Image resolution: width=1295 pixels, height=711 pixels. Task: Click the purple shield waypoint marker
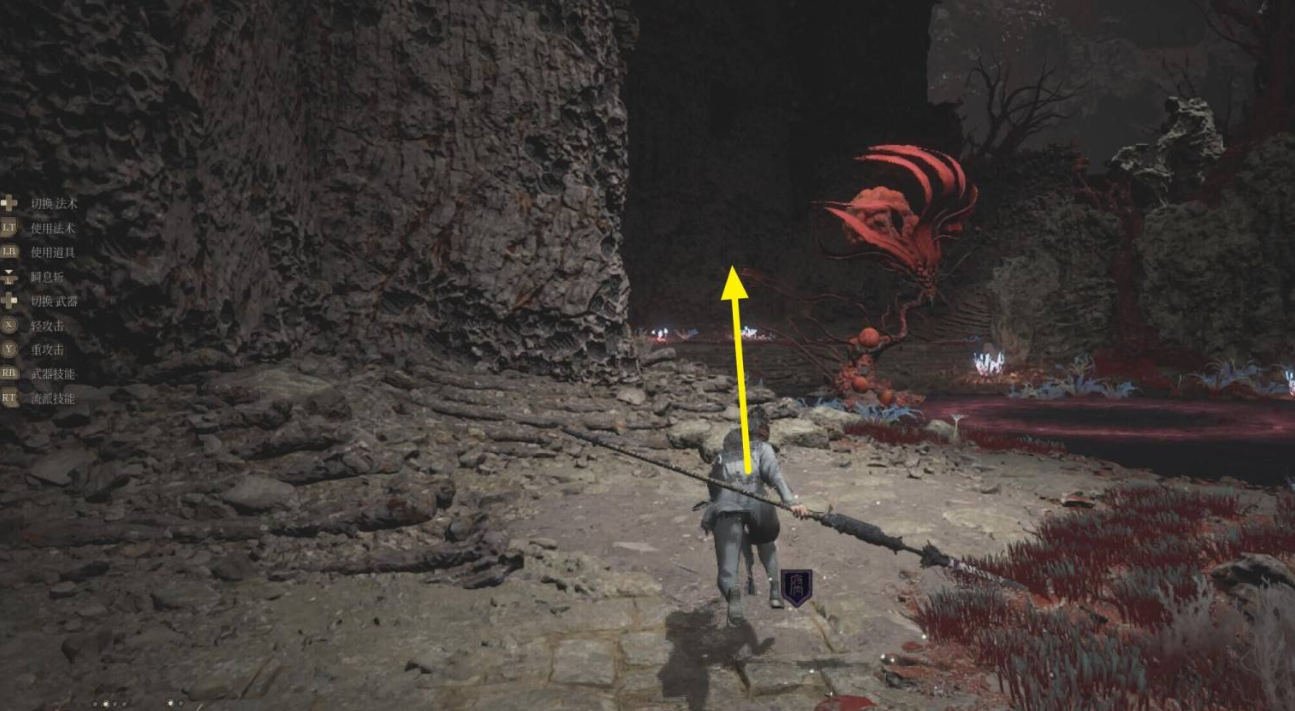point(796,586)
